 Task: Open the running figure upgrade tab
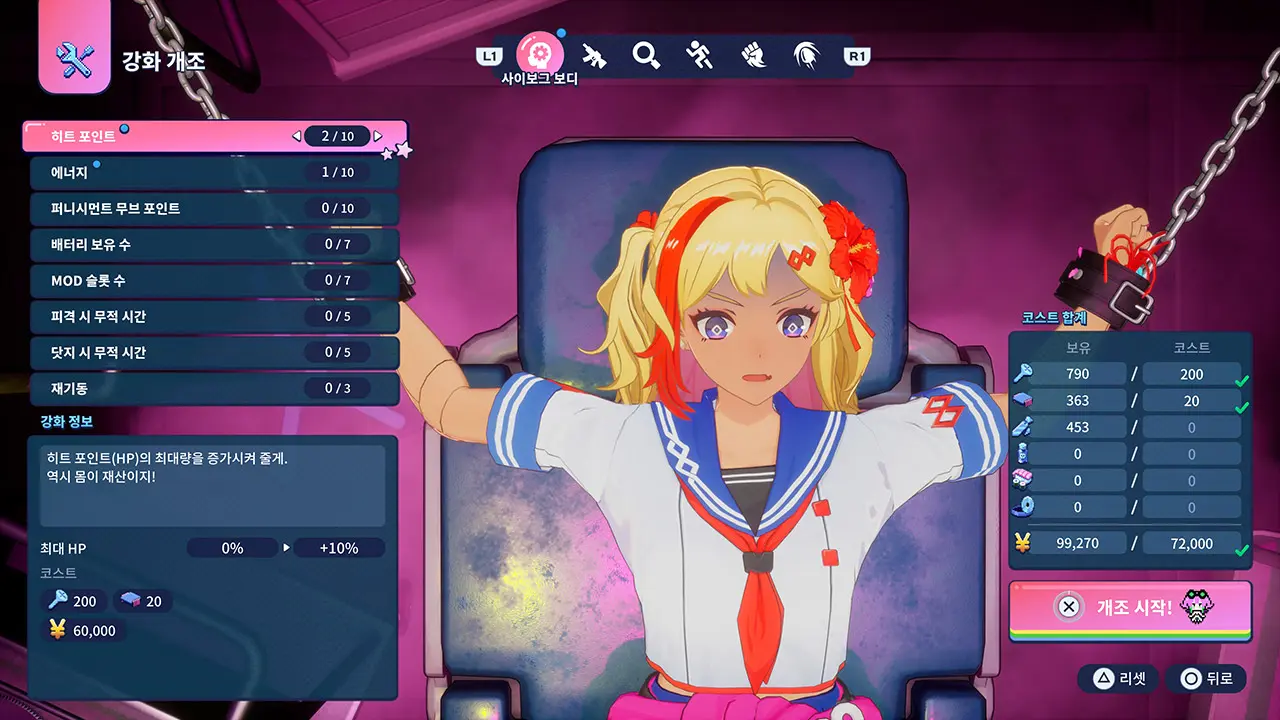(x=700, y=55)
